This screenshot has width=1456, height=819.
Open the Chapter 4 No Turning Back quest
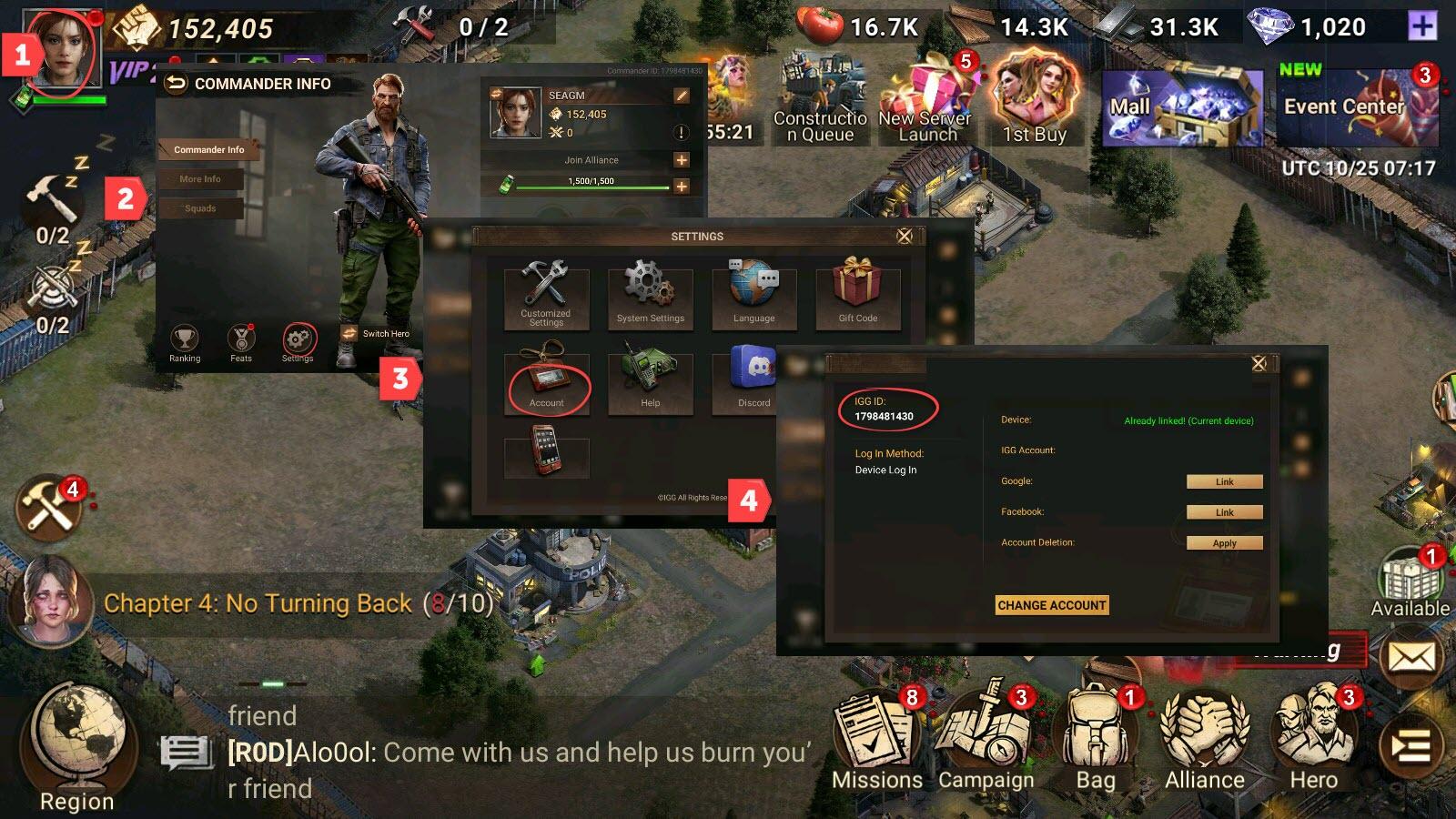tap(298, 603)
